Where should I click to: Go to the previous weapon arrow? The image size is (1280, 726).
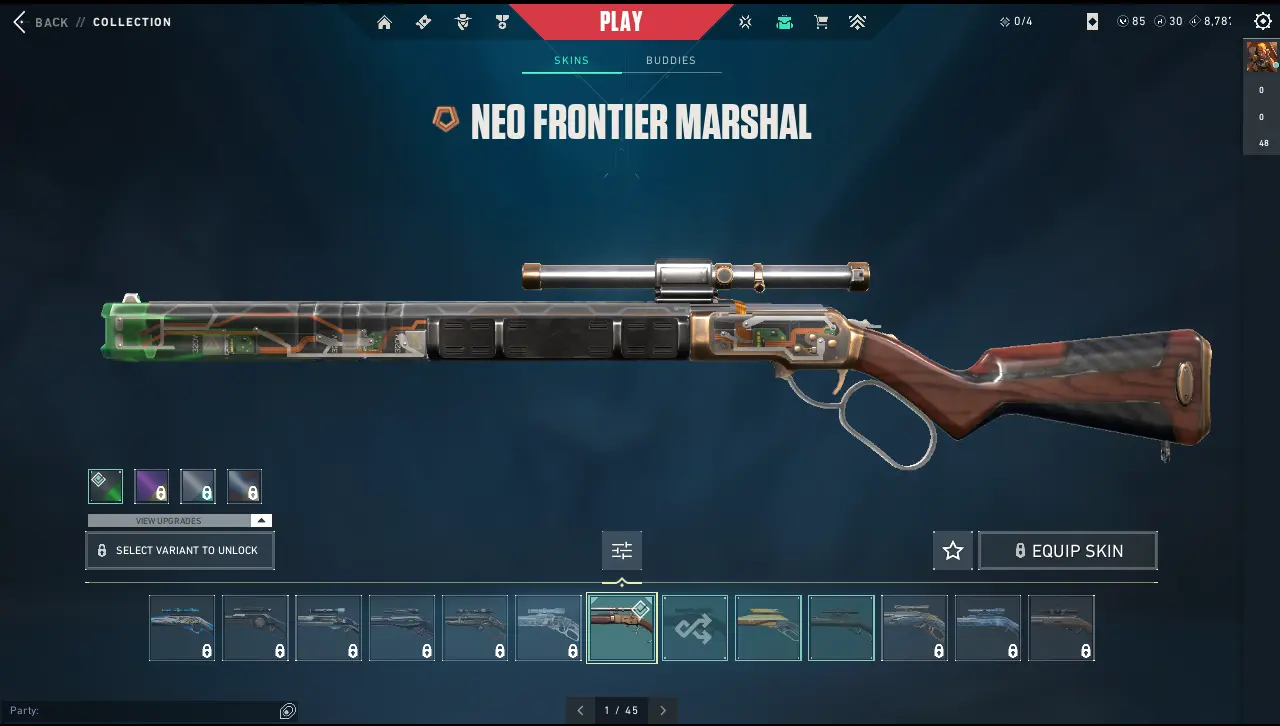[x=580, y=711]
